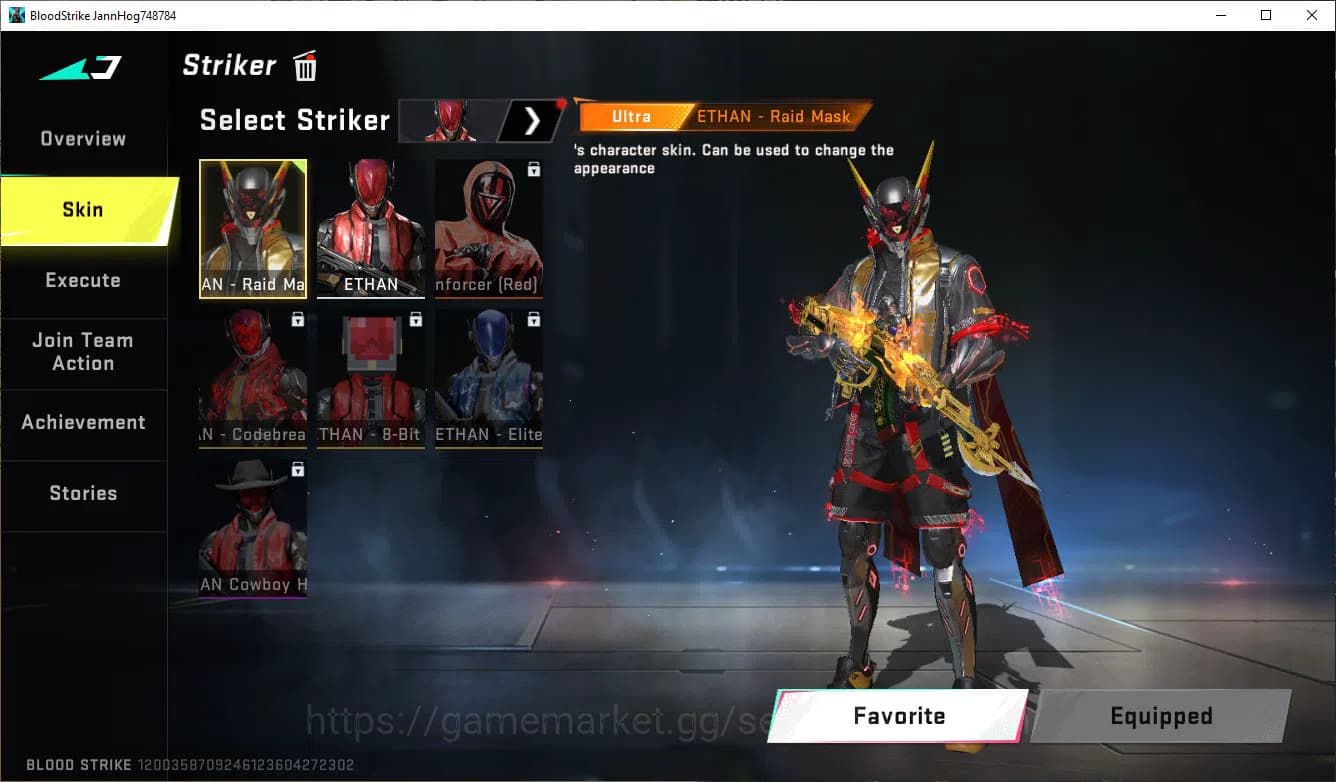Click the lock icon on the Codebreaker skin

click(x=297, y=319)
